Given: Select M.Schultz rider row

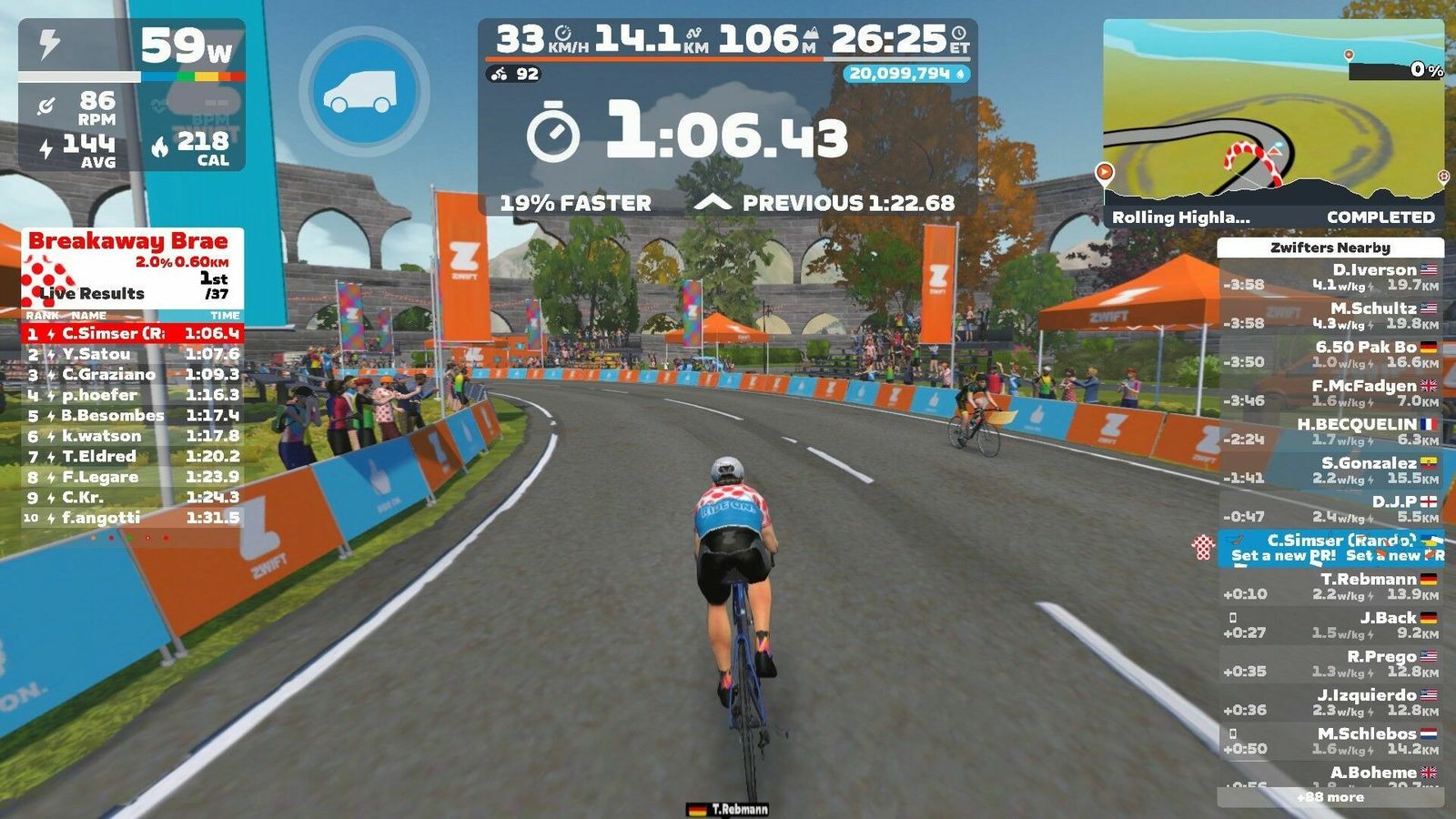Looking at the screenshot, I should click(x=1330, y=316).
